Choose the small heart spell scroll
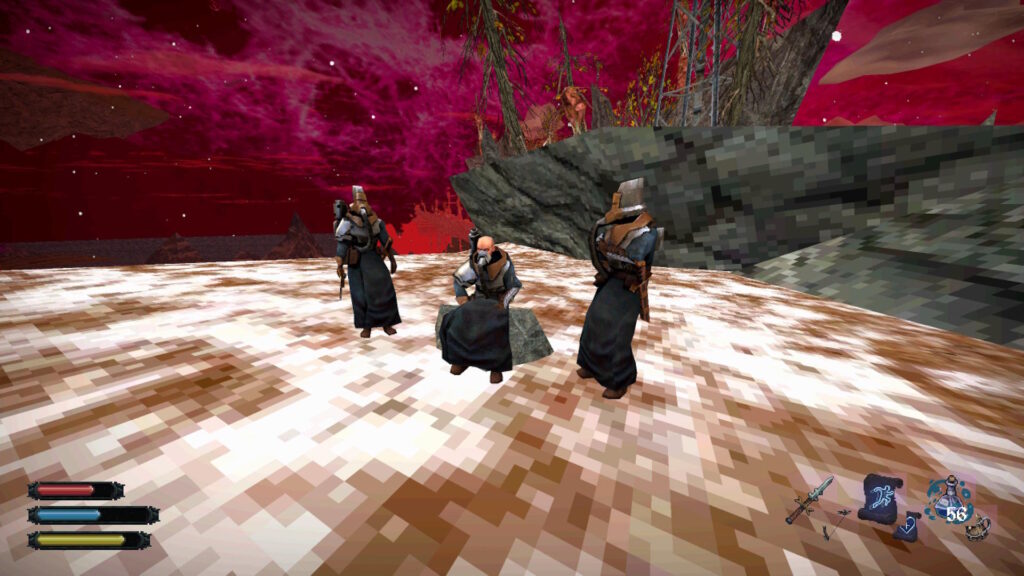The image size is (1024, 576). coord(908,527)
